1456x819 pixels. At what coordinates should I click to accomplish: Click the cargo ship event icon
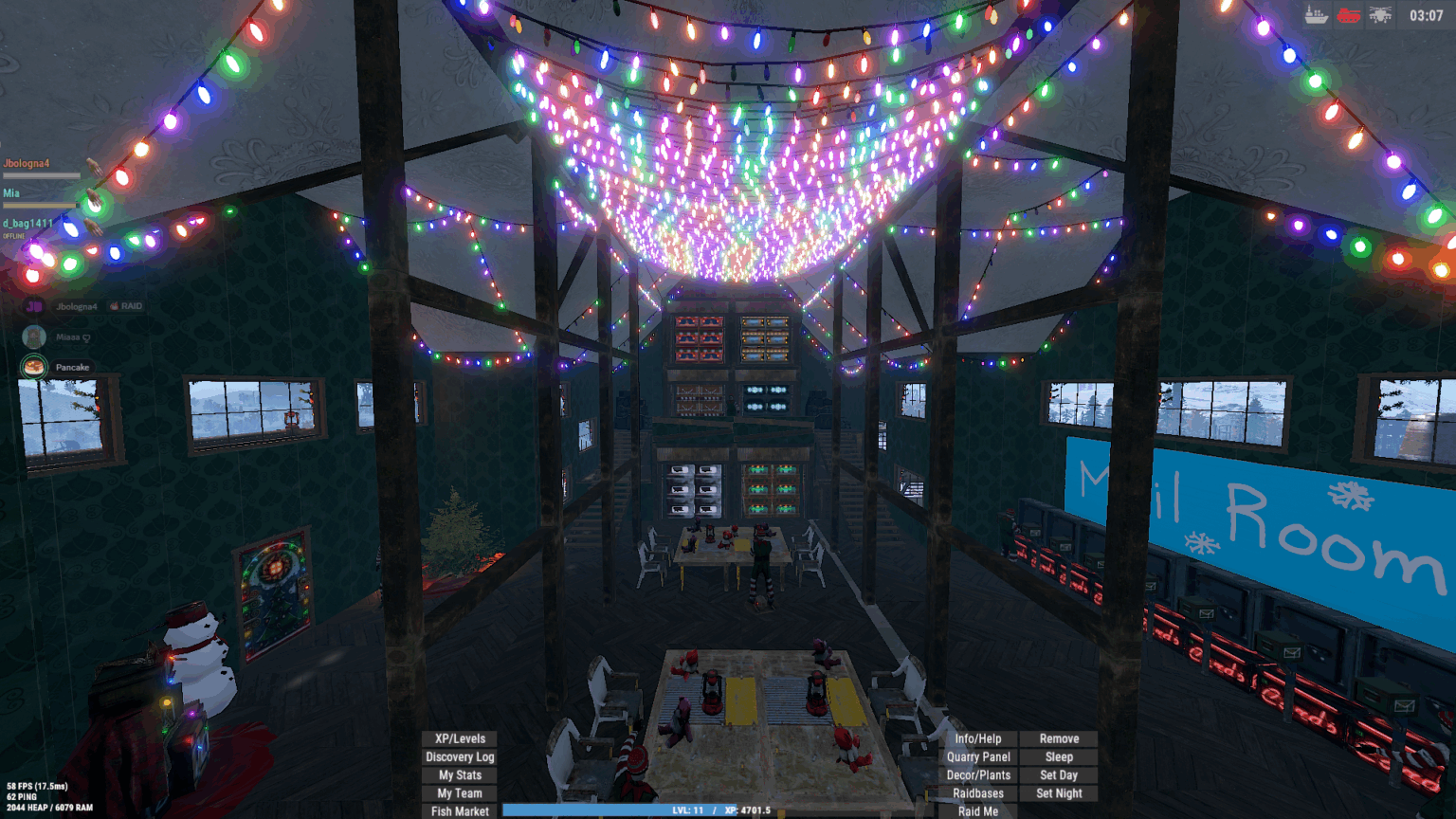pos(1316,15)
